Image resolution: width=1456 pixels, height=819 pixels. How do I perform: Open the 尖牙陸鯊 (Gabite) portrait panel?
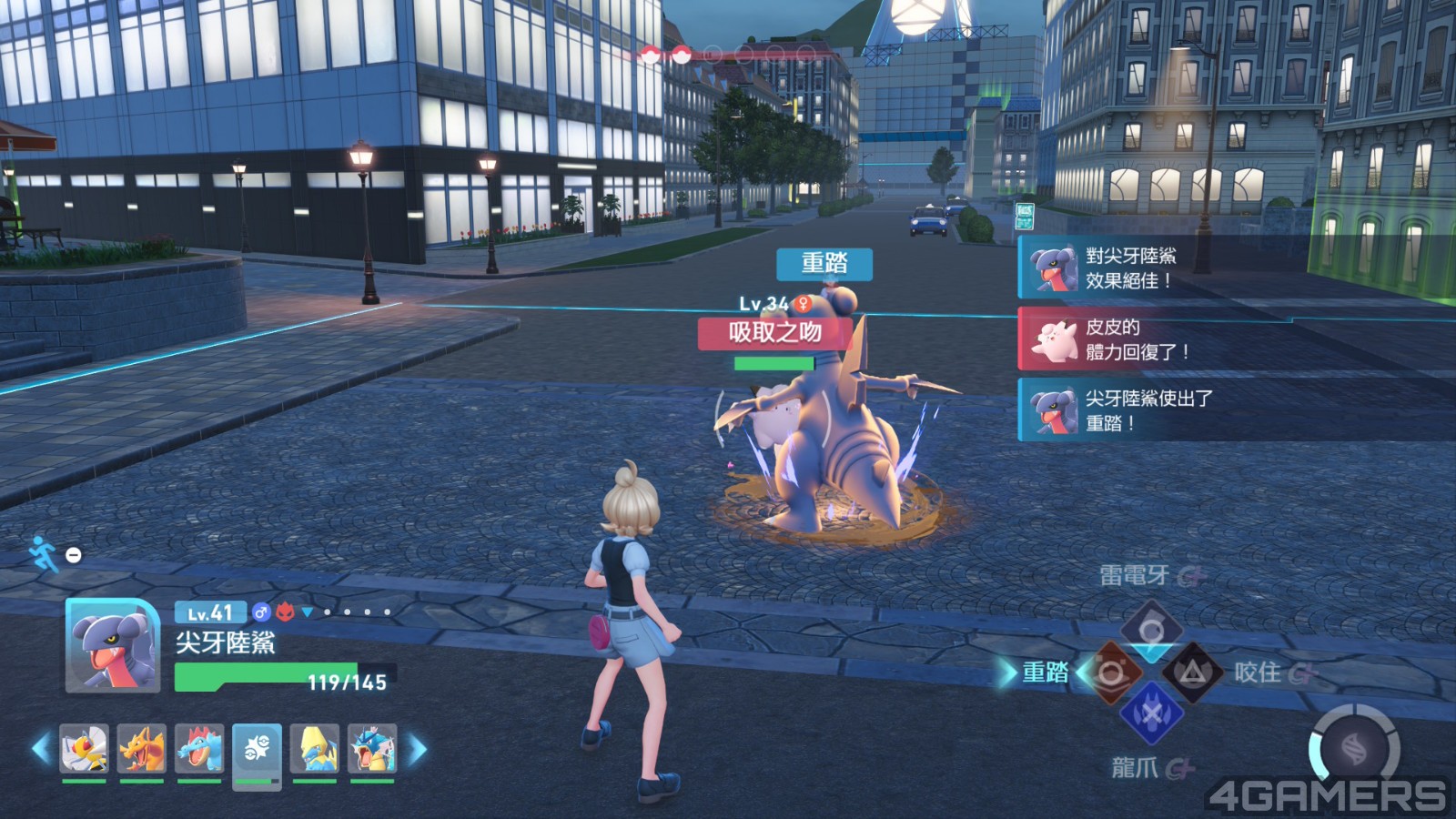tap(113, 645)
